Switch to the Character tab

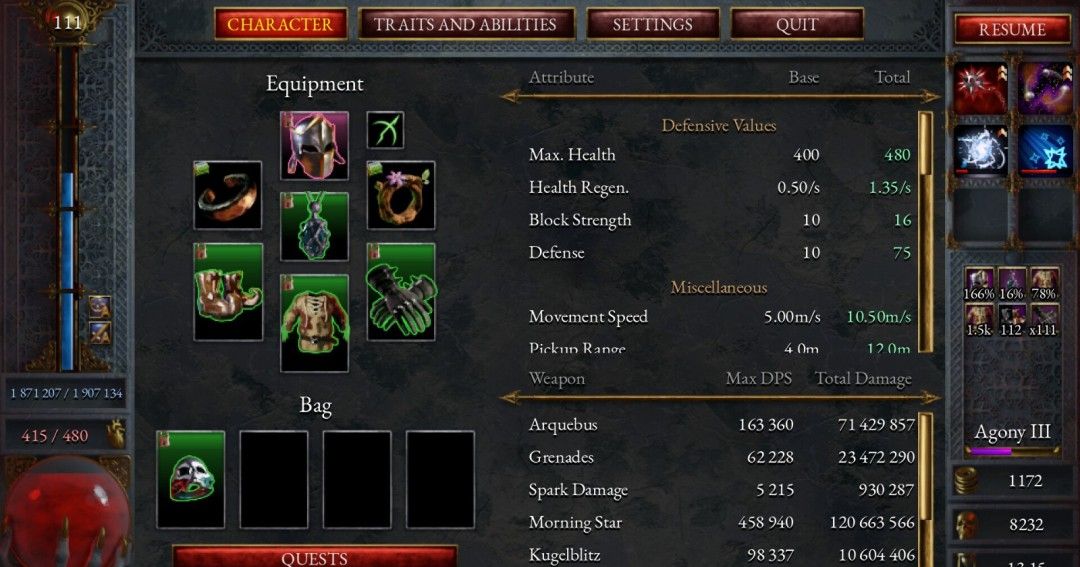point(281,24)
